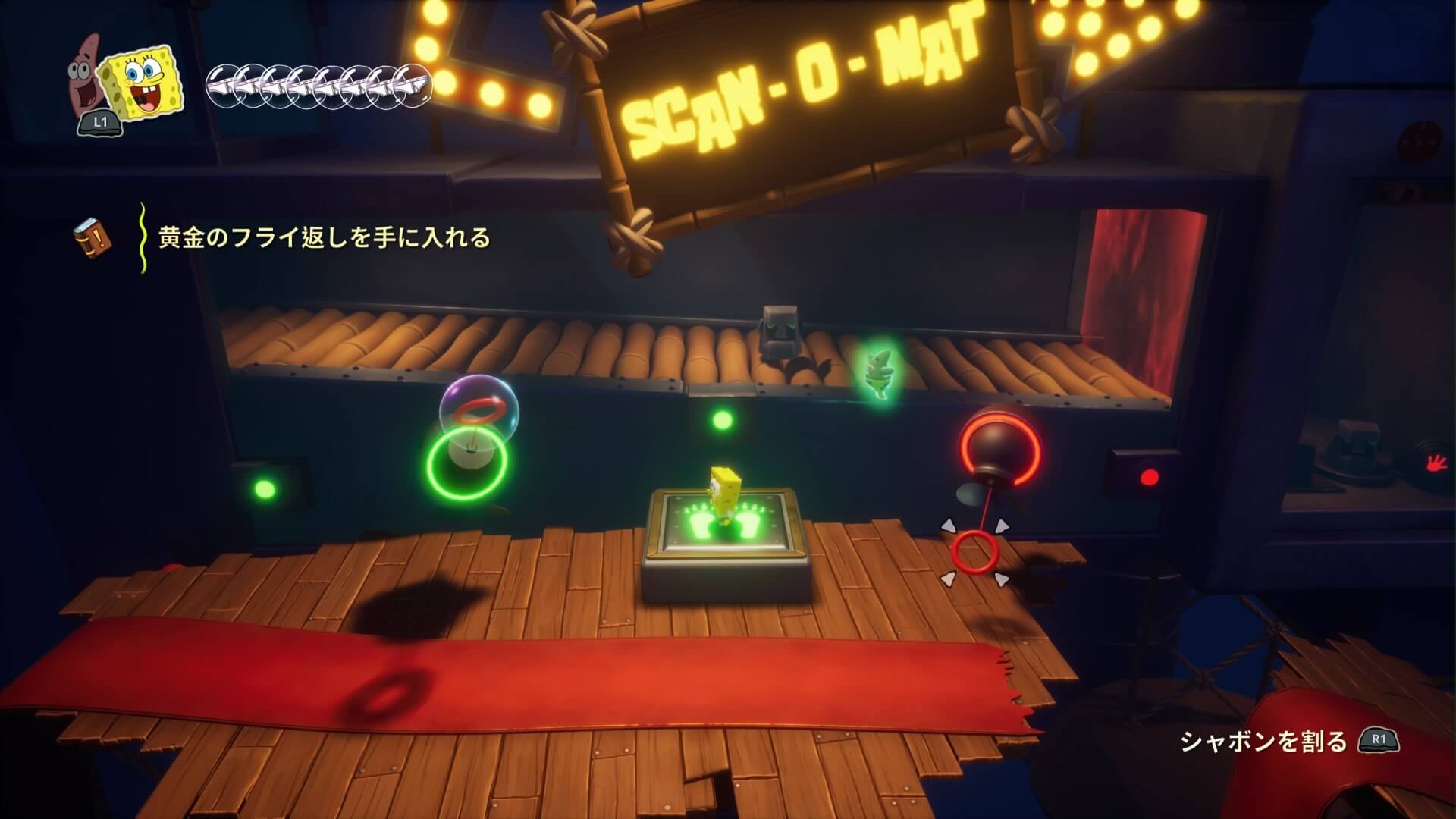
Task: Click the golden spatula objective text
Action: (325, 238)
